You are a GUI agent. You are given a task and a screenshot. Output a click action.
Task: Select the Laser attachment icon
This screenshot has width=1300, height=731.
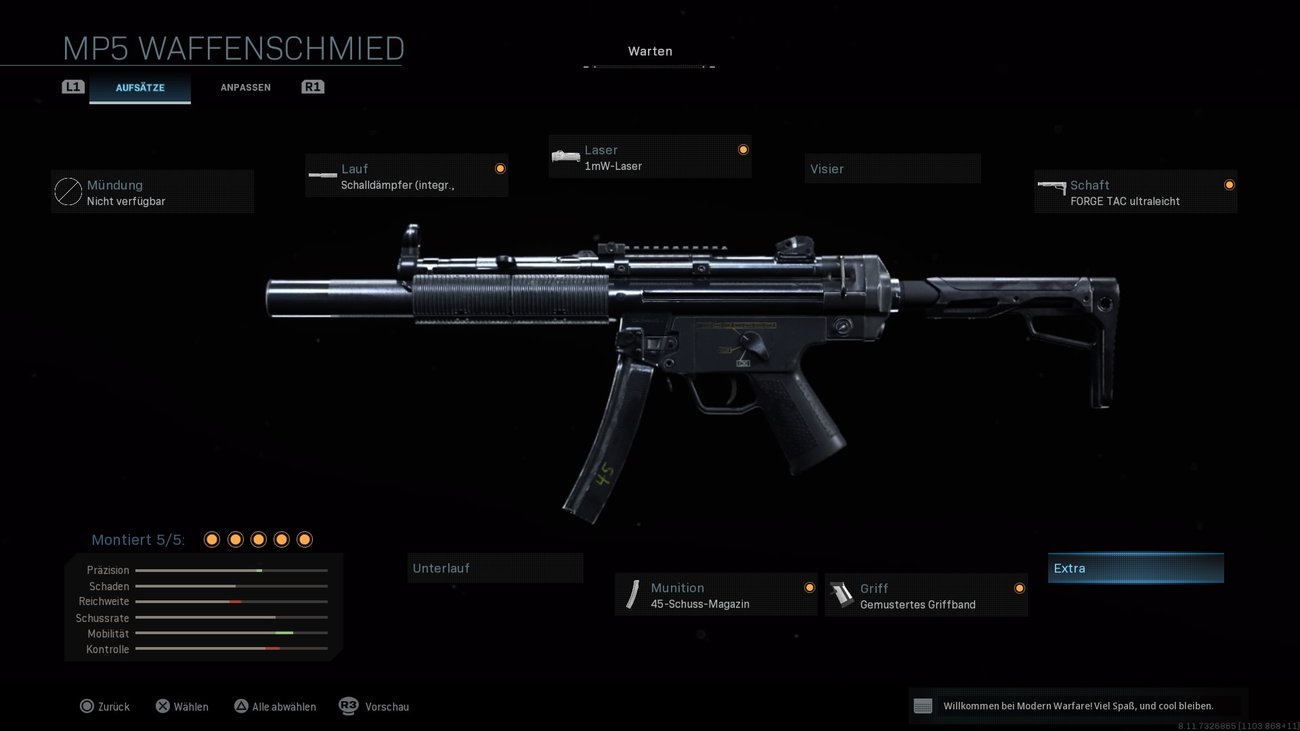[565, 156]
